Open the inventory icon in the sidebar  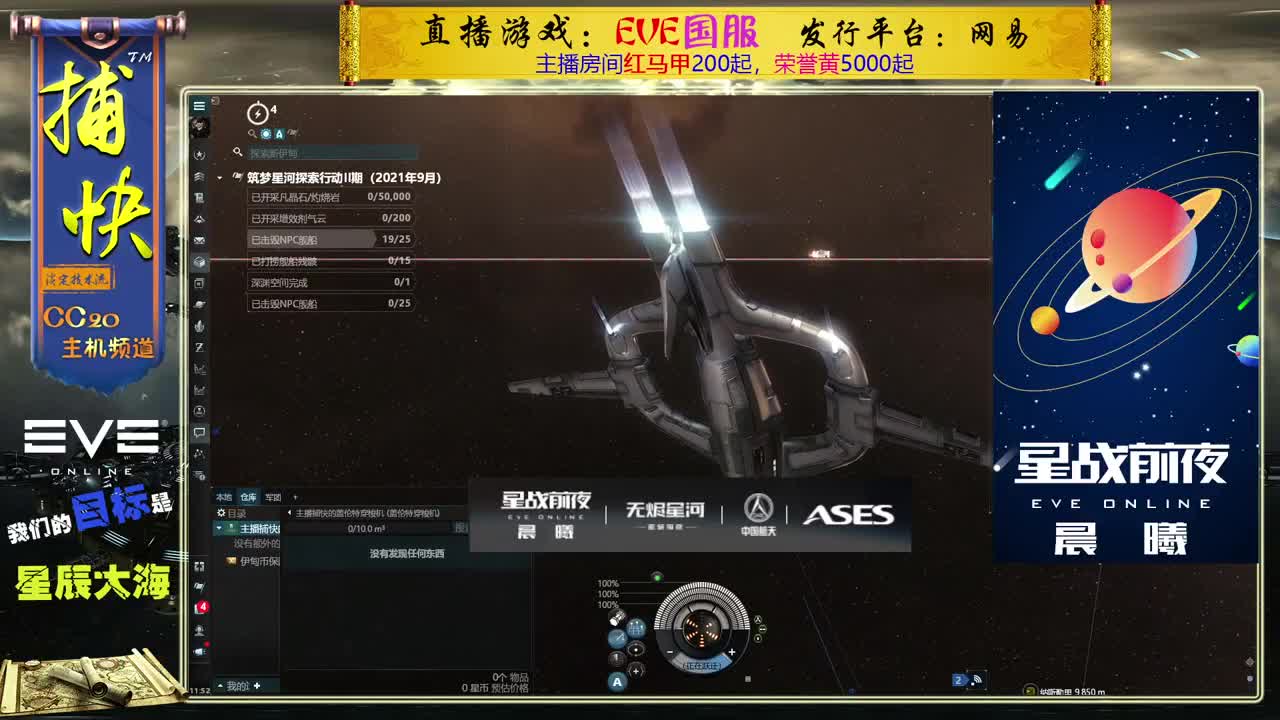pyautogui.click(x=199, y=259)
